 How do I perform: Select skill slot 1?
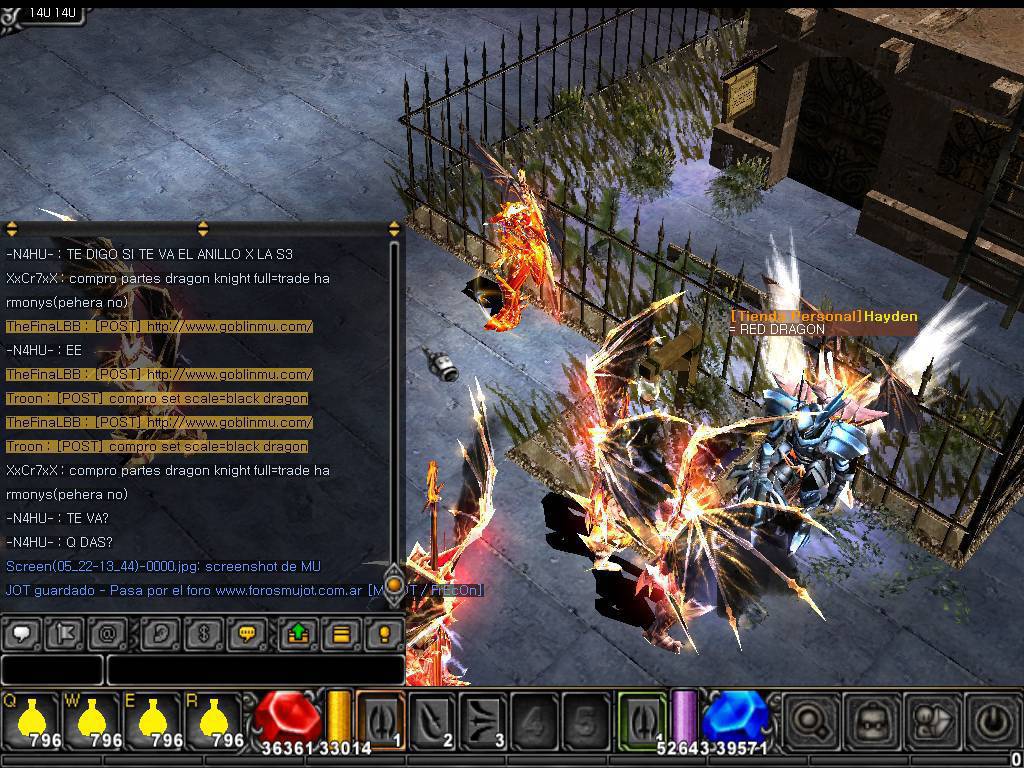point(381,719)
